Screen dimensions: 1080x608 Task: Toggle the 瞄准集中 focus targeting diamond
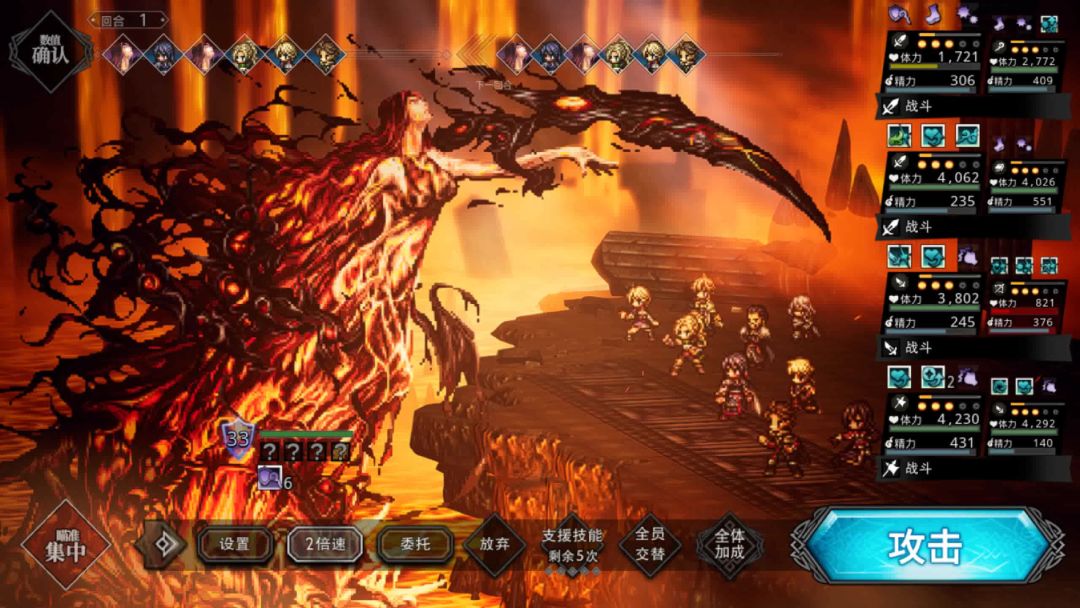(x=66, y=546)
